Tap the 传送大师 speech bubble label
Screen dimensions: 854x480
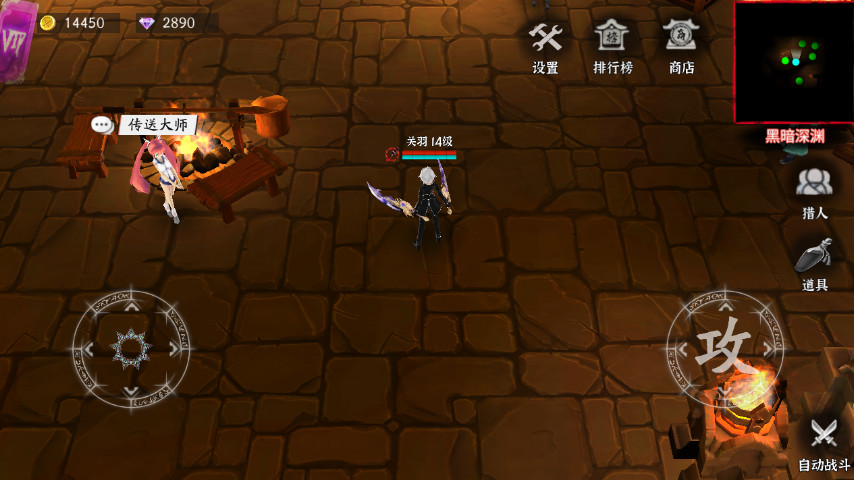[157, 125]
